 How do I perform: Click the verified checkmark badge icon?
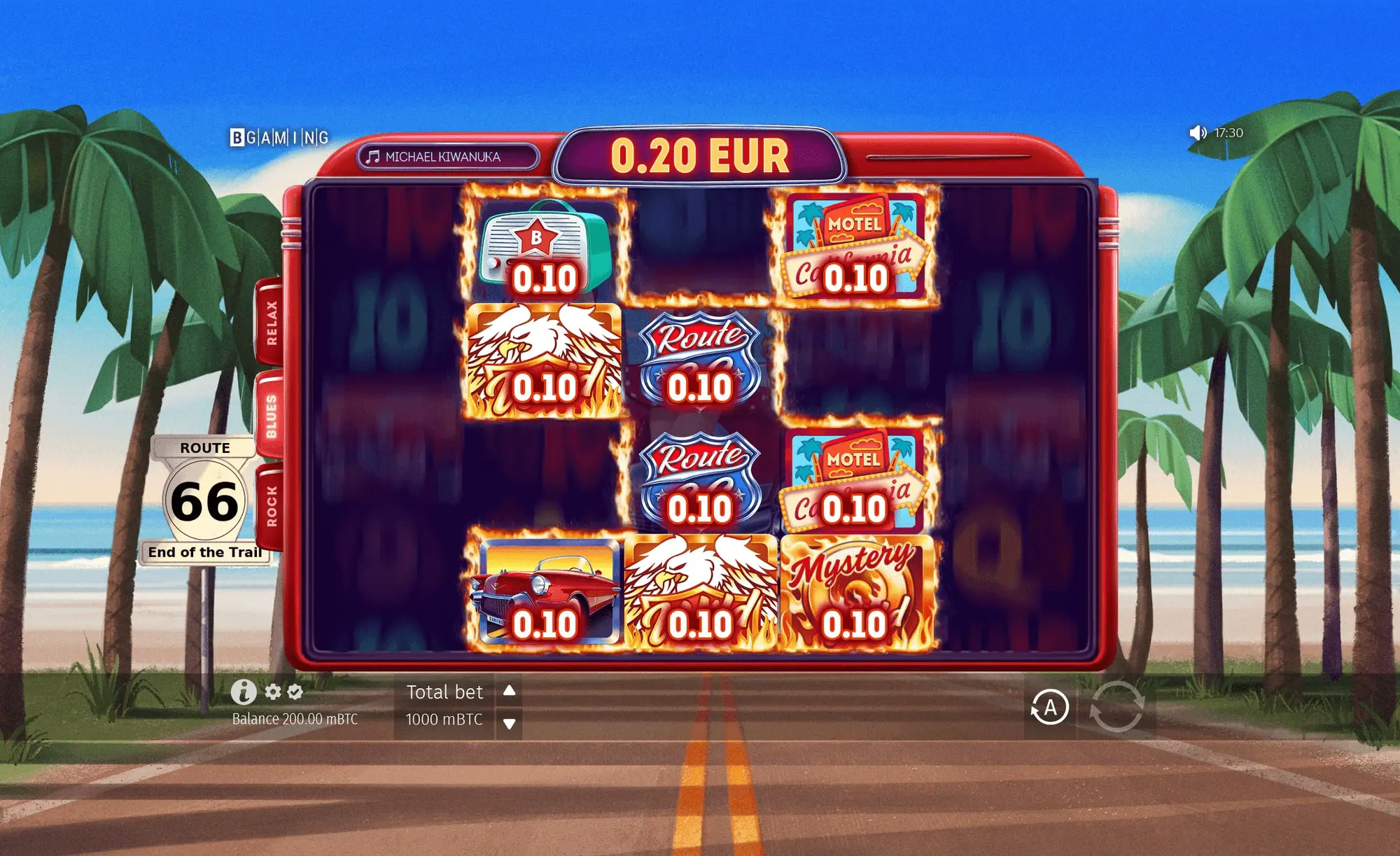(295, 692)
